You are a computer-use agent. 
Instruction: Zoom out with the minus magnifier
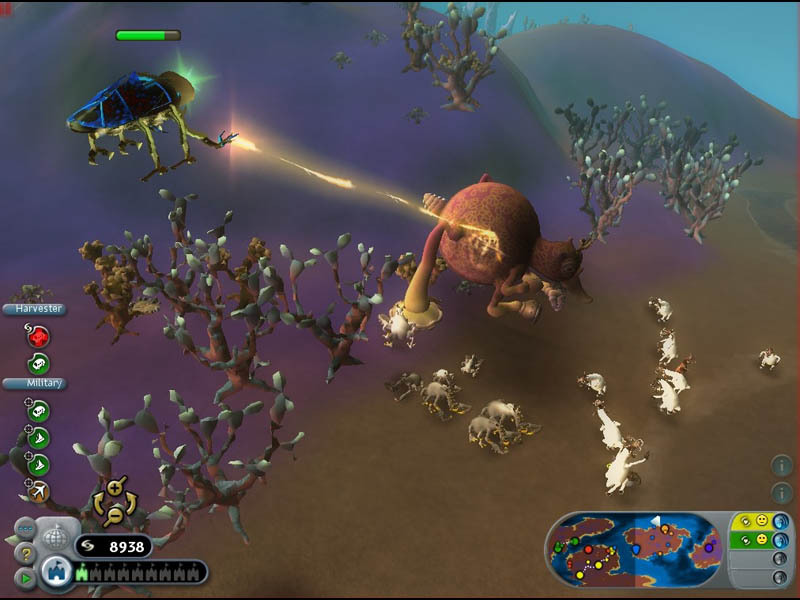click(114, 514)
